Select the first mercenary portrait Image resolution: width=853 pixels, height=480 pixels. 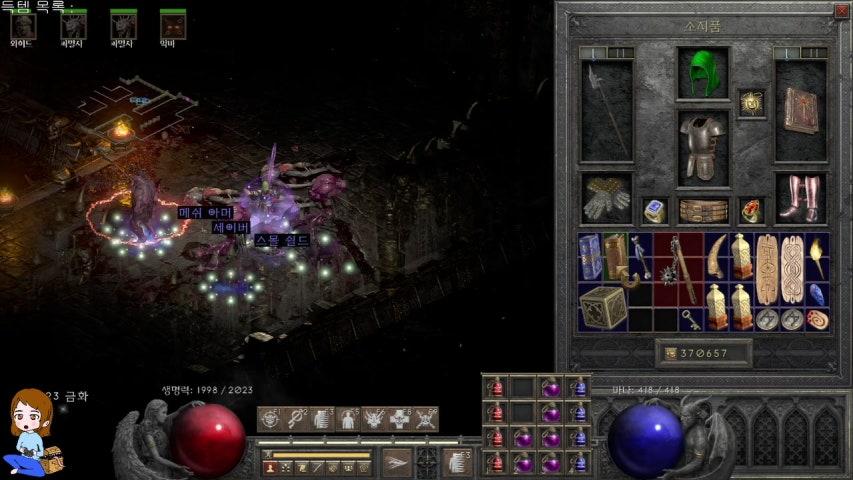pyautogui.click(x=23, y=26)
